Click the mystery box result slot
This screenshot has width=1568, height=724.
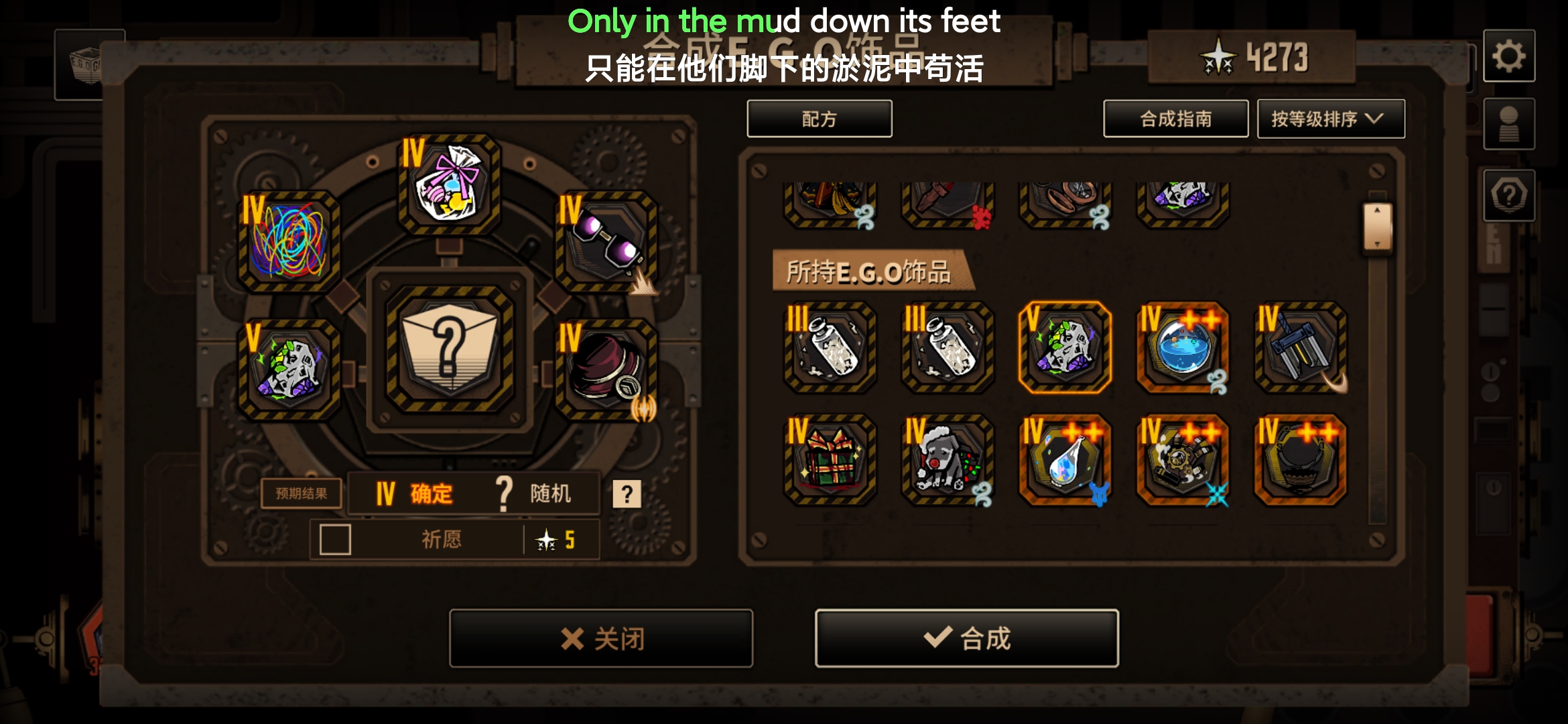pyautogui.click(x=449, y=350)
